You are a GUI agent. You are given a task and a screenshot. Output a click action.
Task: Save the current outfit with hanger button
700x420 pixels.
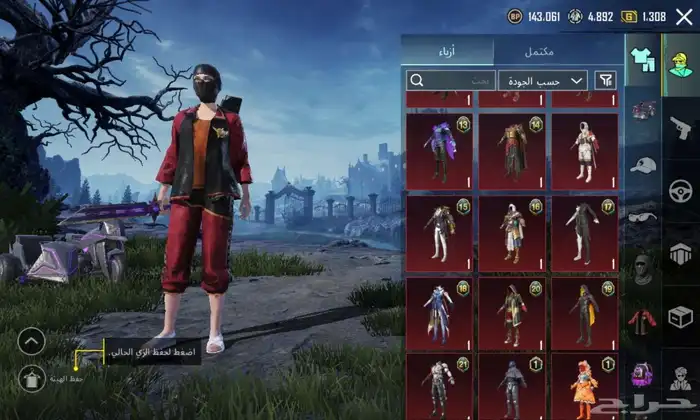[32, 378]
